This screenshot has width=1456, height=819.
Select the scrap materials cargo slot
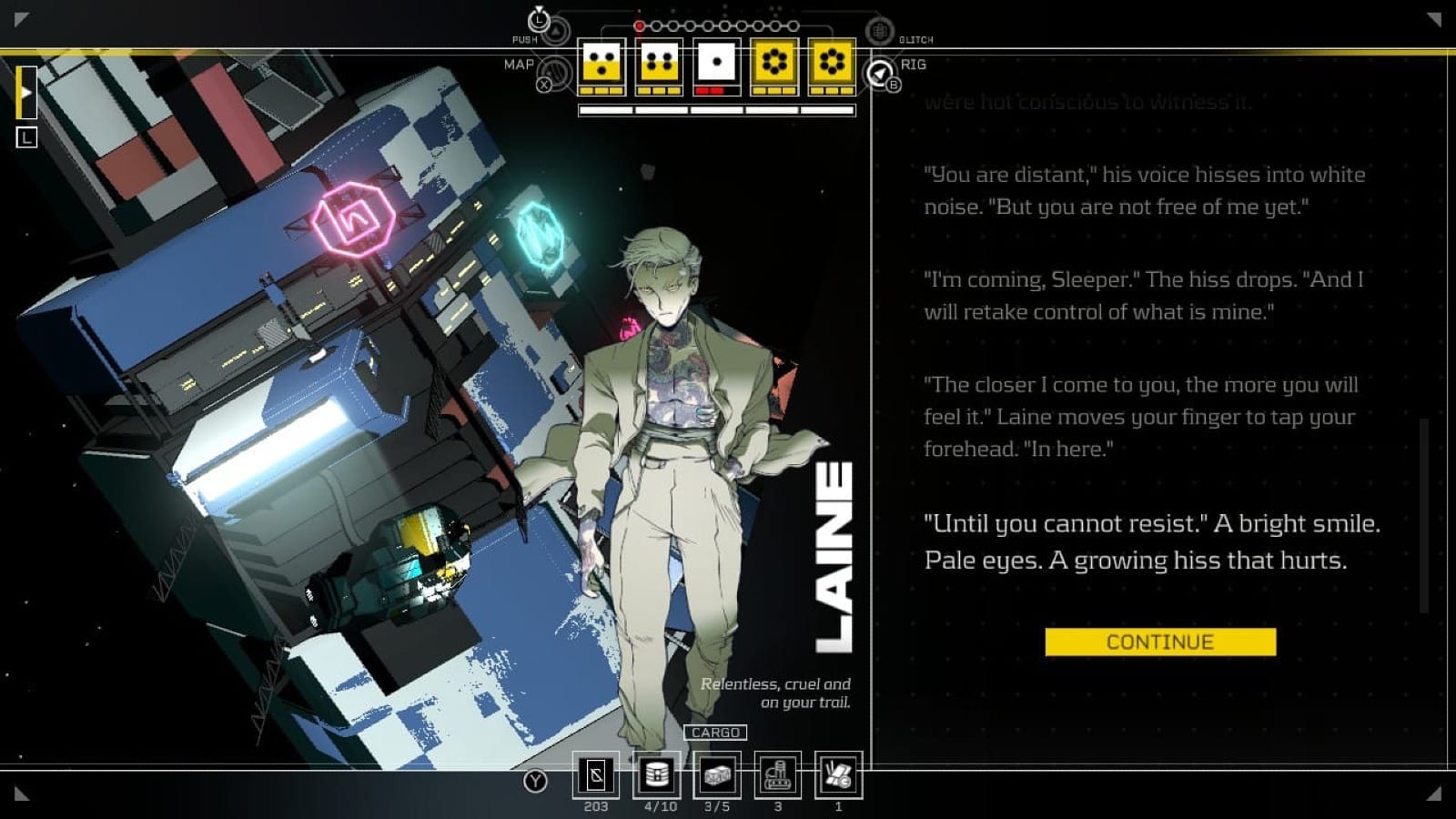838,775
